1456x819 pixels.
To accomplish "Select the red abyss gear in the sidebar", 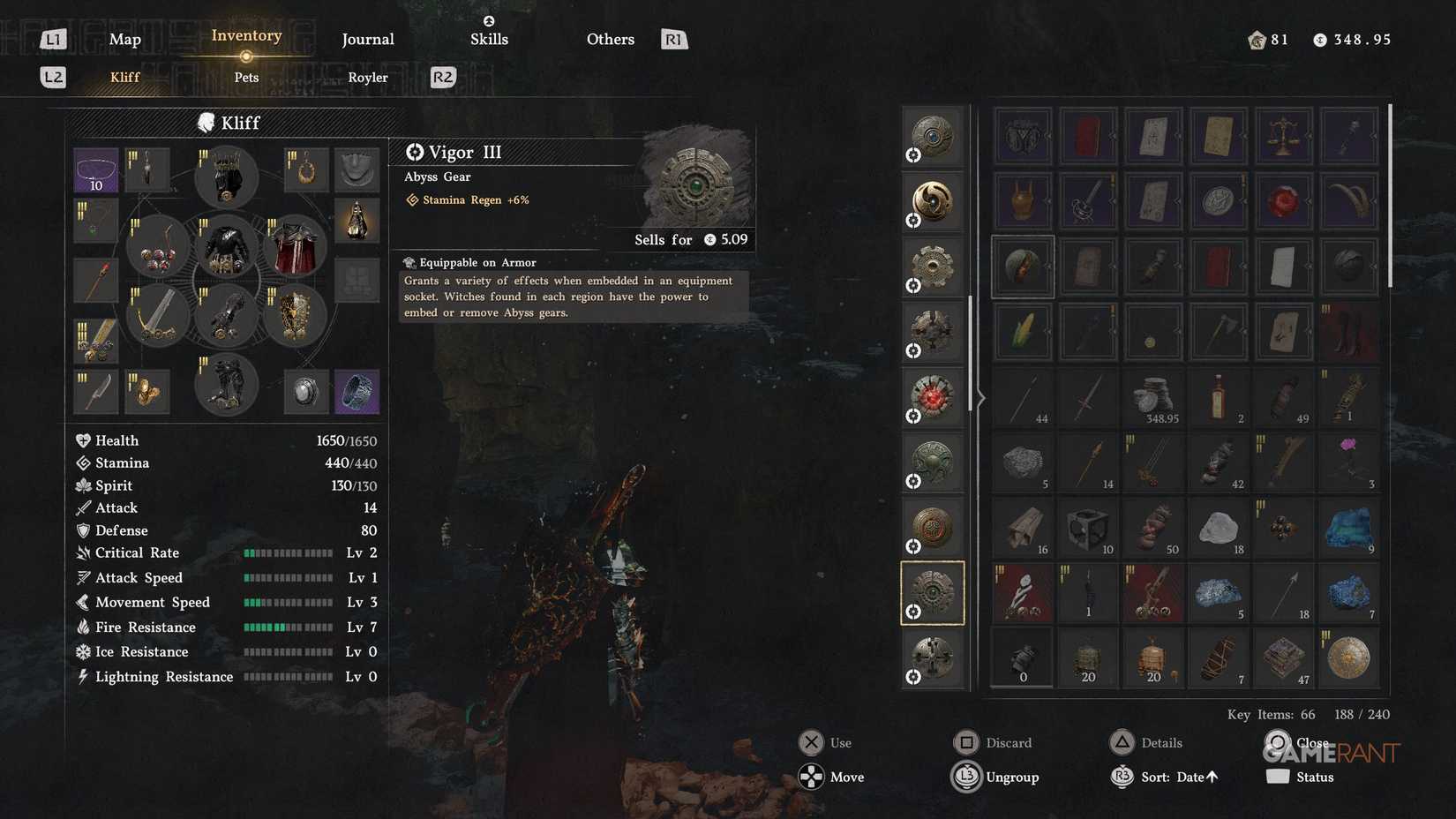I will pyautogui.click(x=932, y=397).
